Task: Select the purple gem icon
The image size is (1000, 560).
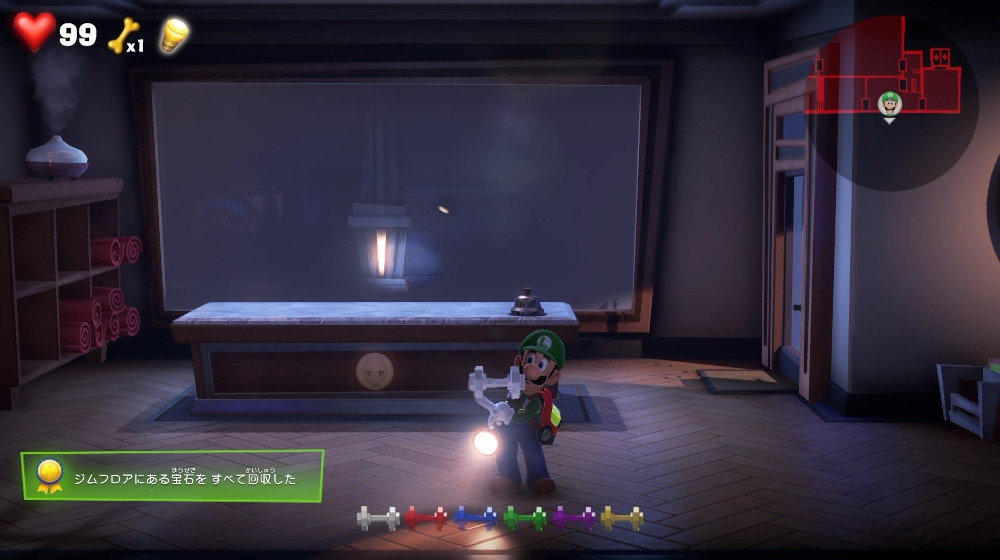Action: point(573,518)
